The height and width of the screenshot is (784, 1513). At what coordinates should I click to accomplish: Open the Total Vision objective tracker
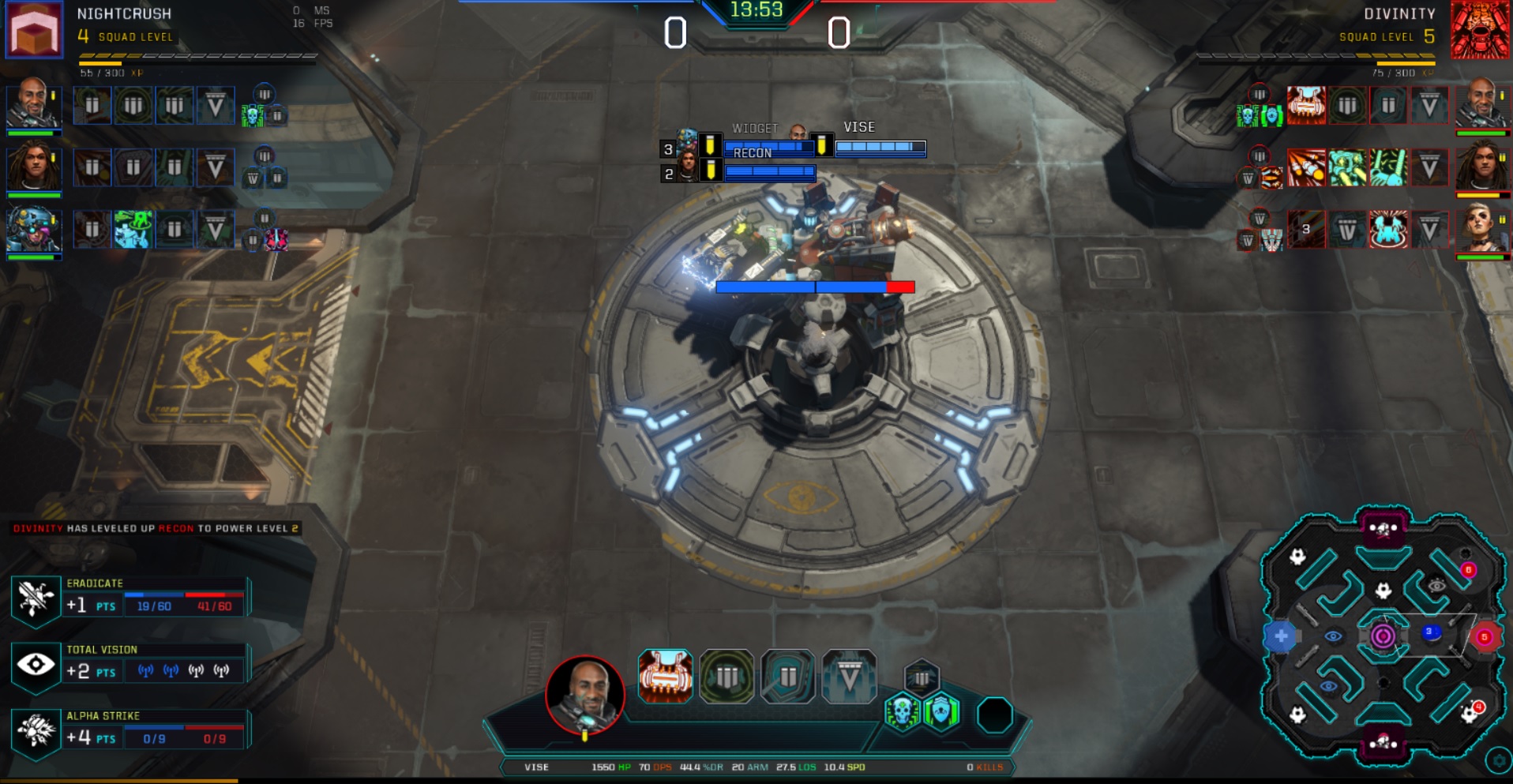pos(36,664)
